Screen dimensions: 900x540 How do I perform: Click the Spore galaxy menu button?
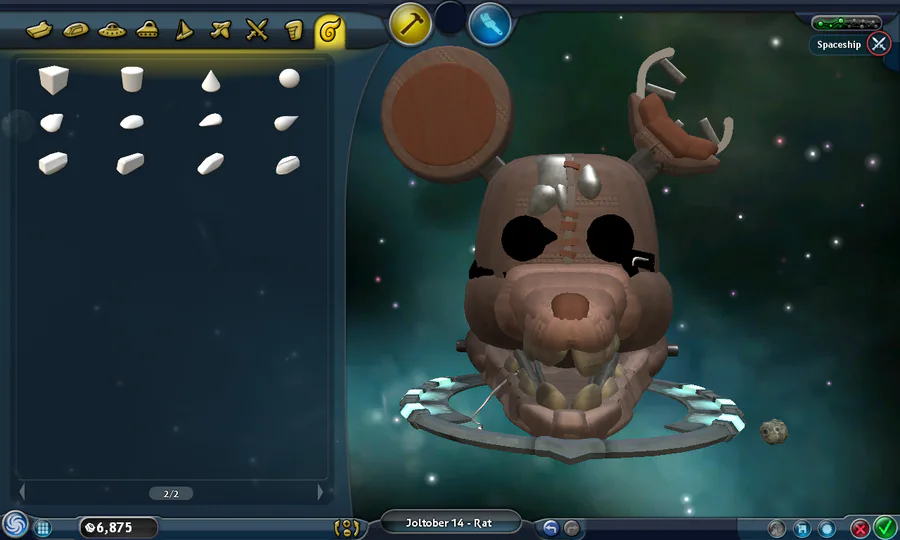[15, 525]
